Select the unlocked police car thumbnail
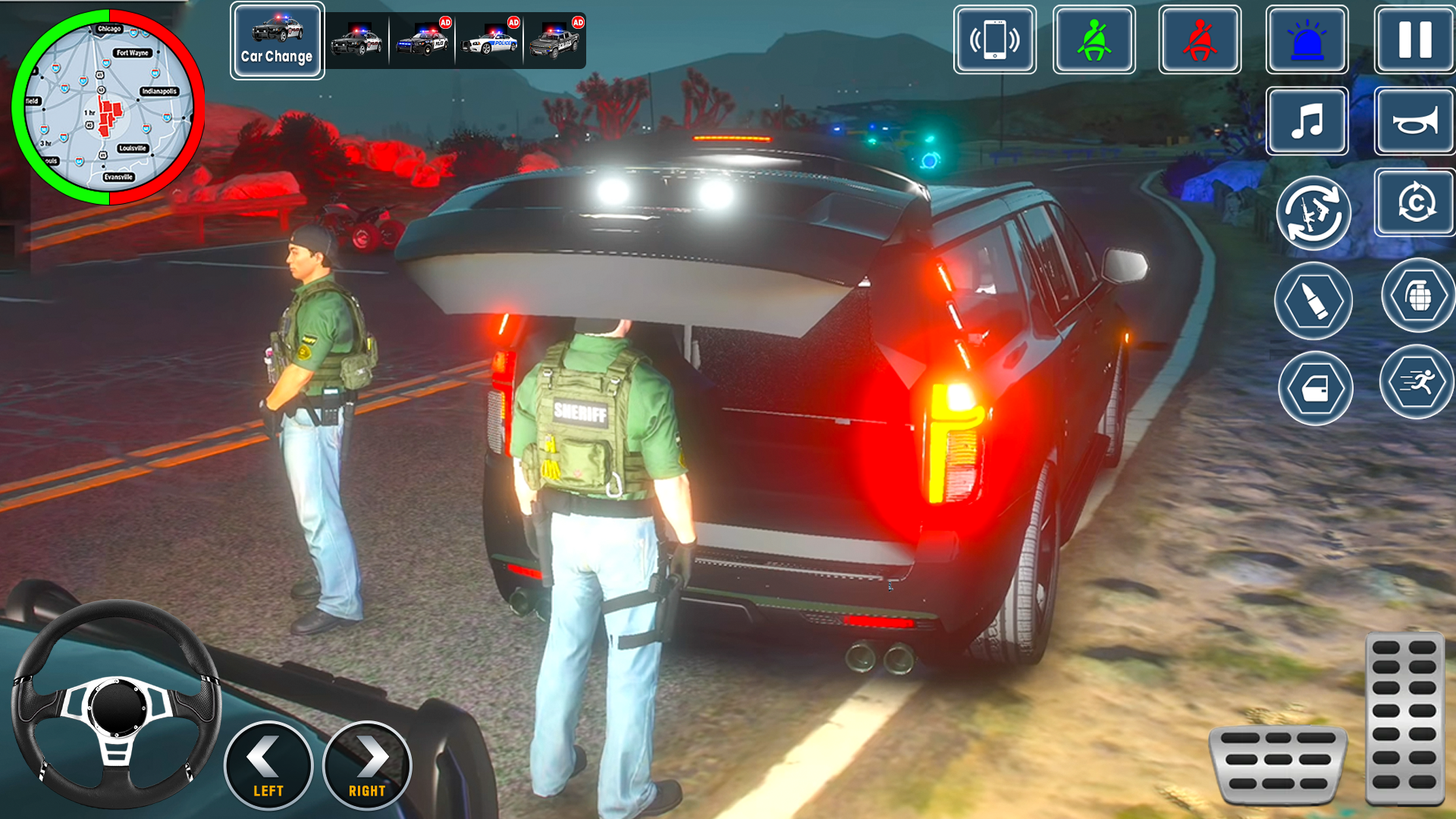1456x819 pixels. pyautogui.click(x=356, y=41)
